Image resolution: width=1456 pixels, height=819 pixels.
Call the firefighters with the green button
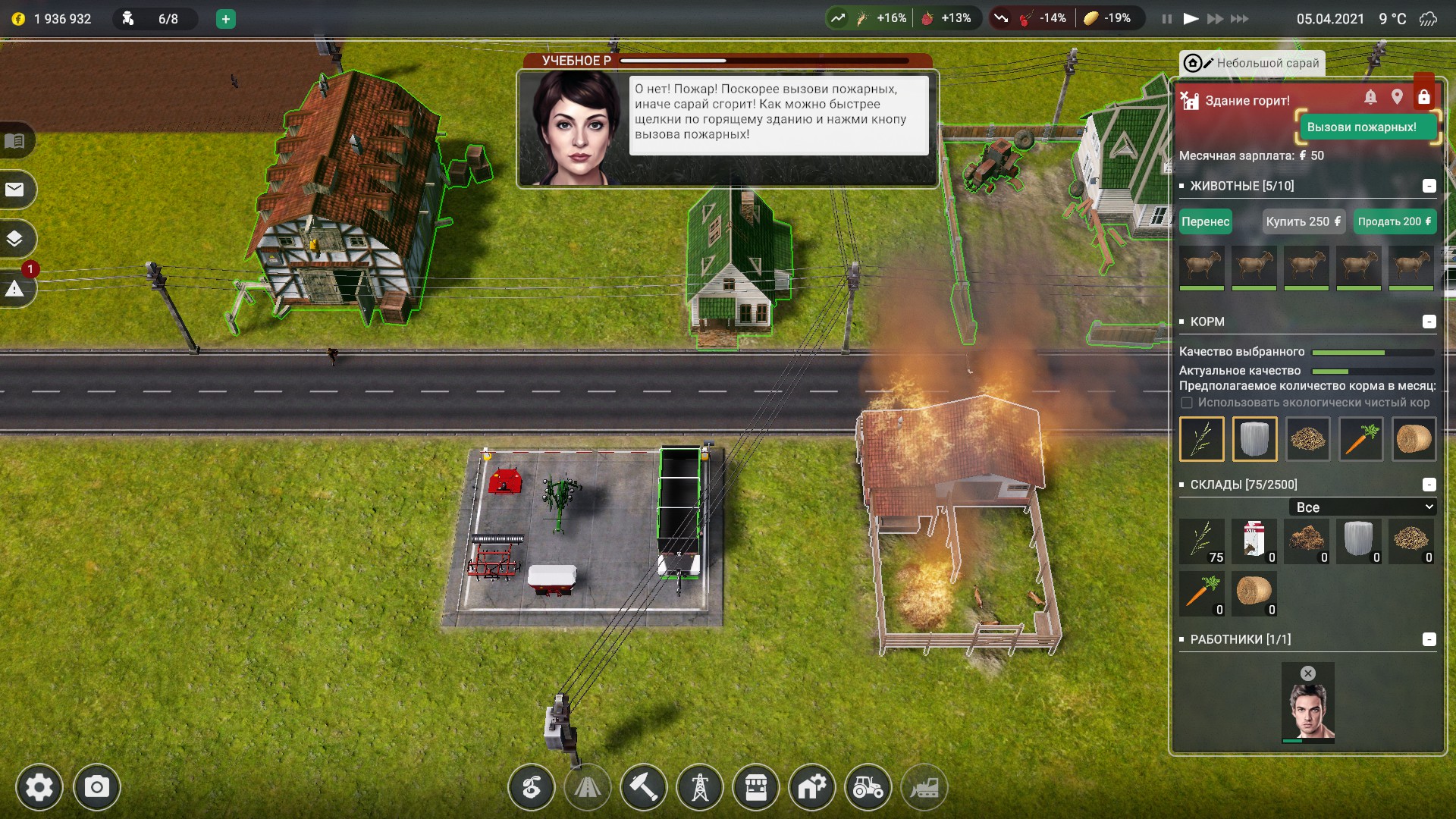[x=1361, y=127]
